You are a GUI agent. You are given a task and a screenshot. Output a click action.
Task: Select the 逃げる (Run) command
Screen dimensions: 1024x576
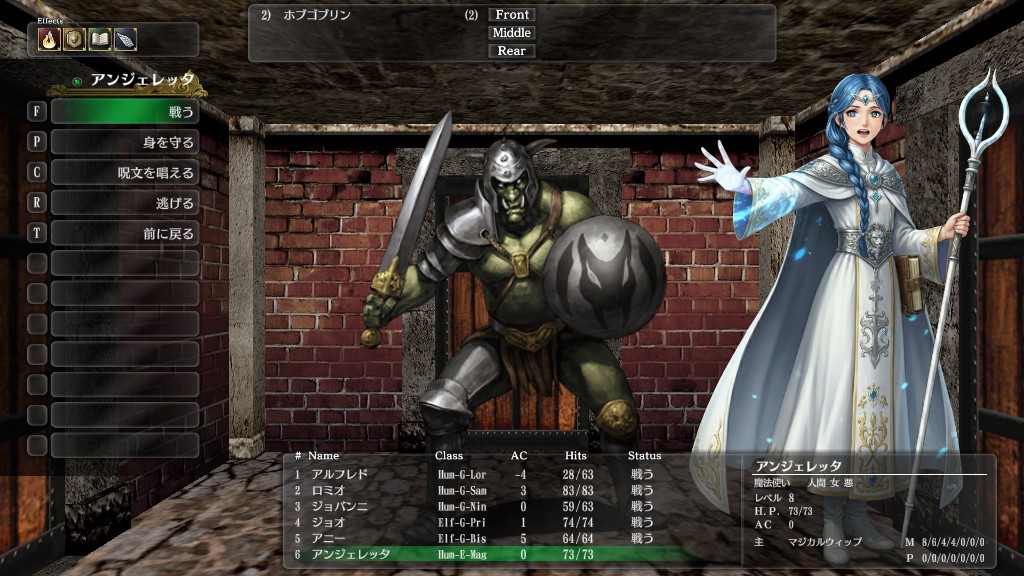point(124,203)
